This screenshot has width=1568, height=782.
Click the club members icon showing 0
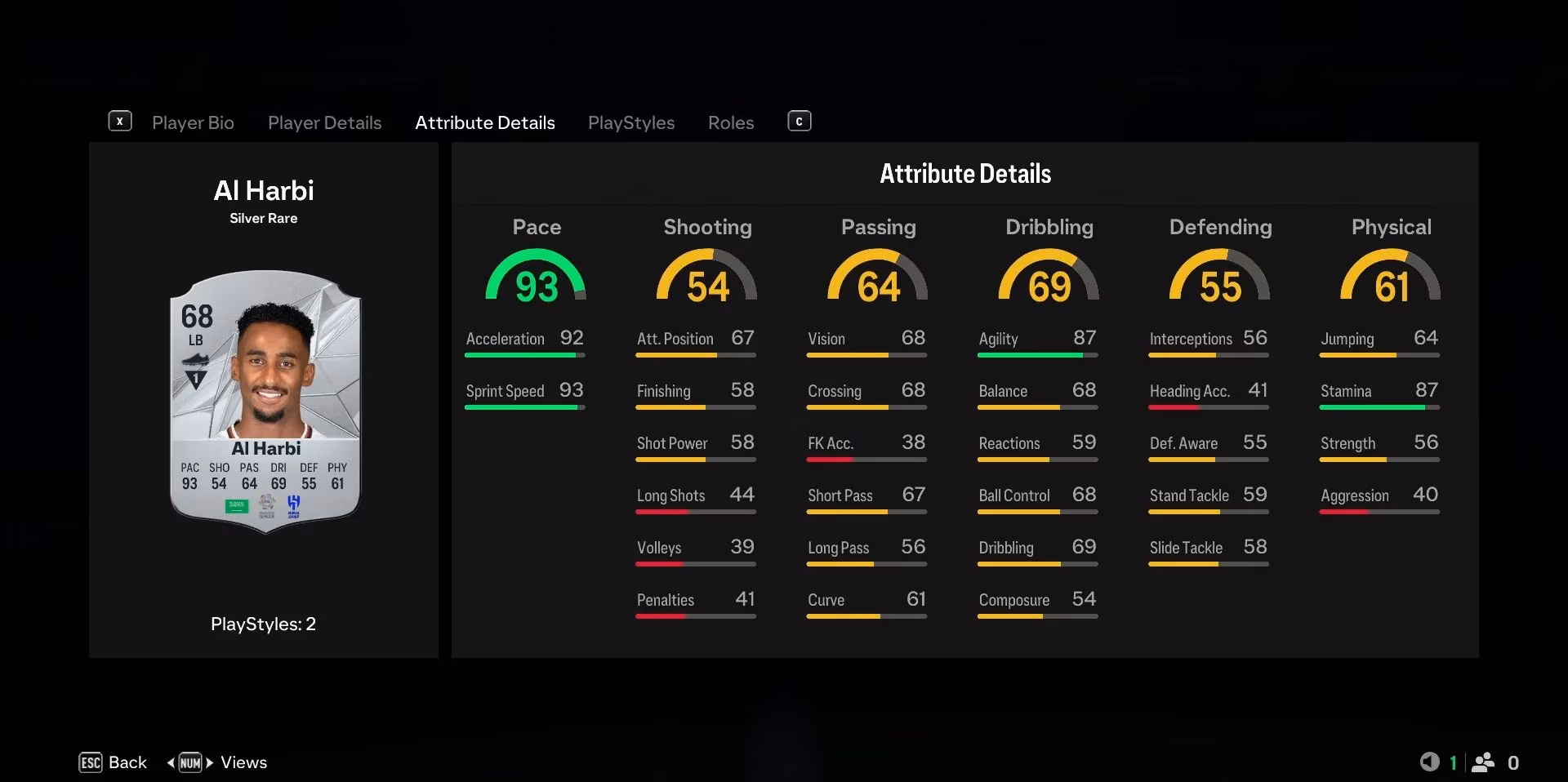click(x=1484, y=762)
